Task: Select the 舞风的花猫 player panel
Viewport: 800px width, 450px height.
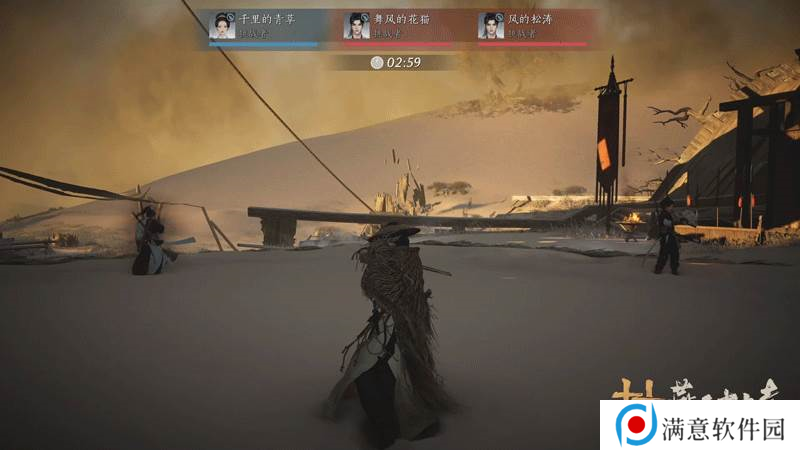Action: (398, 26)
